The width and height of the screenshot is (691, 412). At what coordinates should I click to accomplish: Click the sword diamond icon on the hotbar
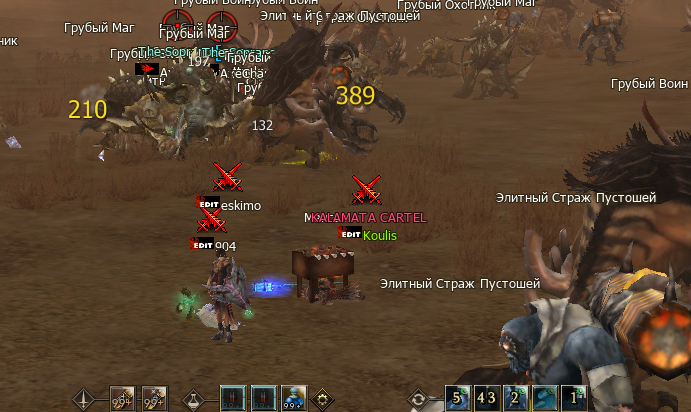pos(85,399)
